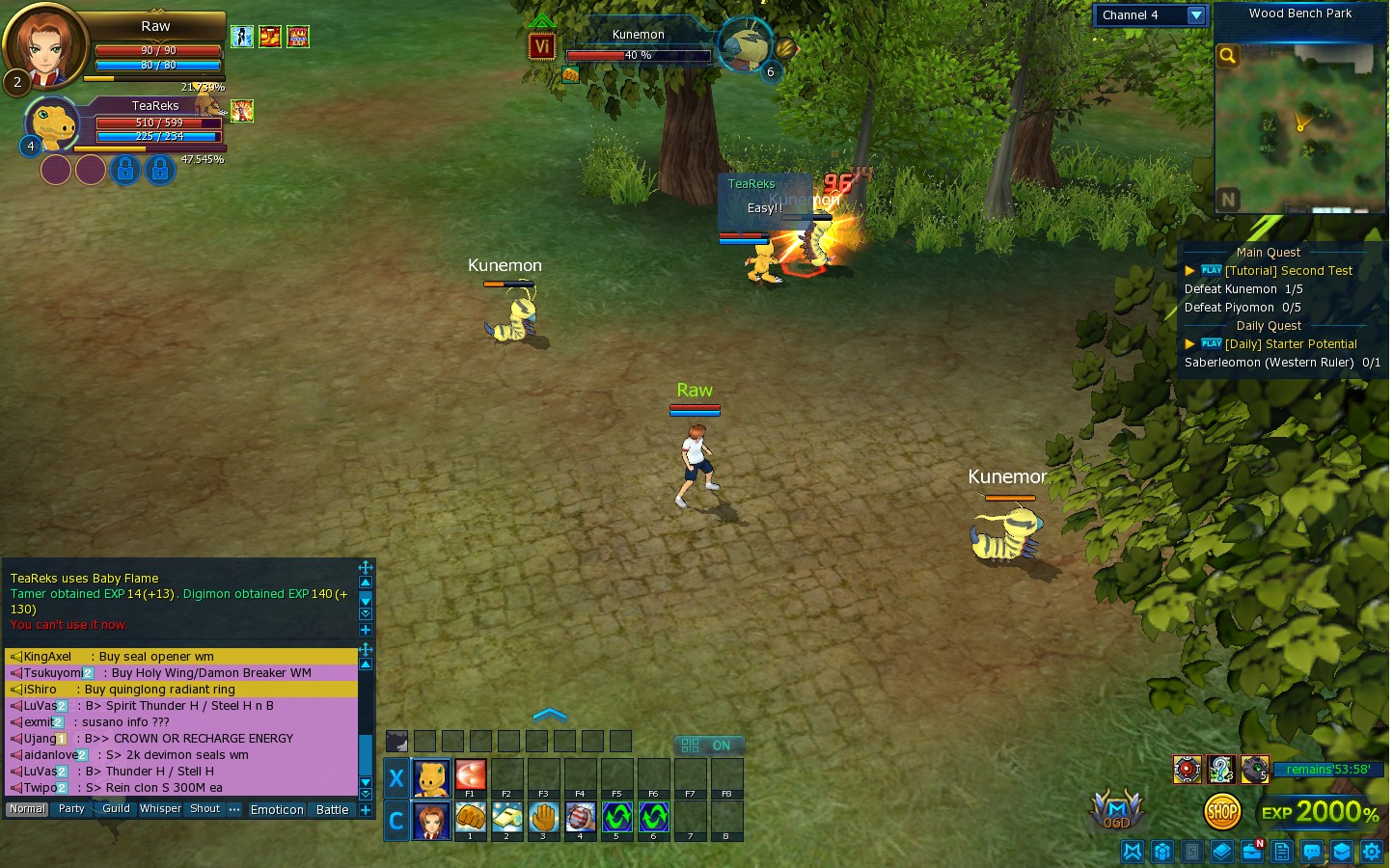Screen dimensions: 1393x868
Task: Open the gold SHOP coin button
Action: [x=1222, y=812]
